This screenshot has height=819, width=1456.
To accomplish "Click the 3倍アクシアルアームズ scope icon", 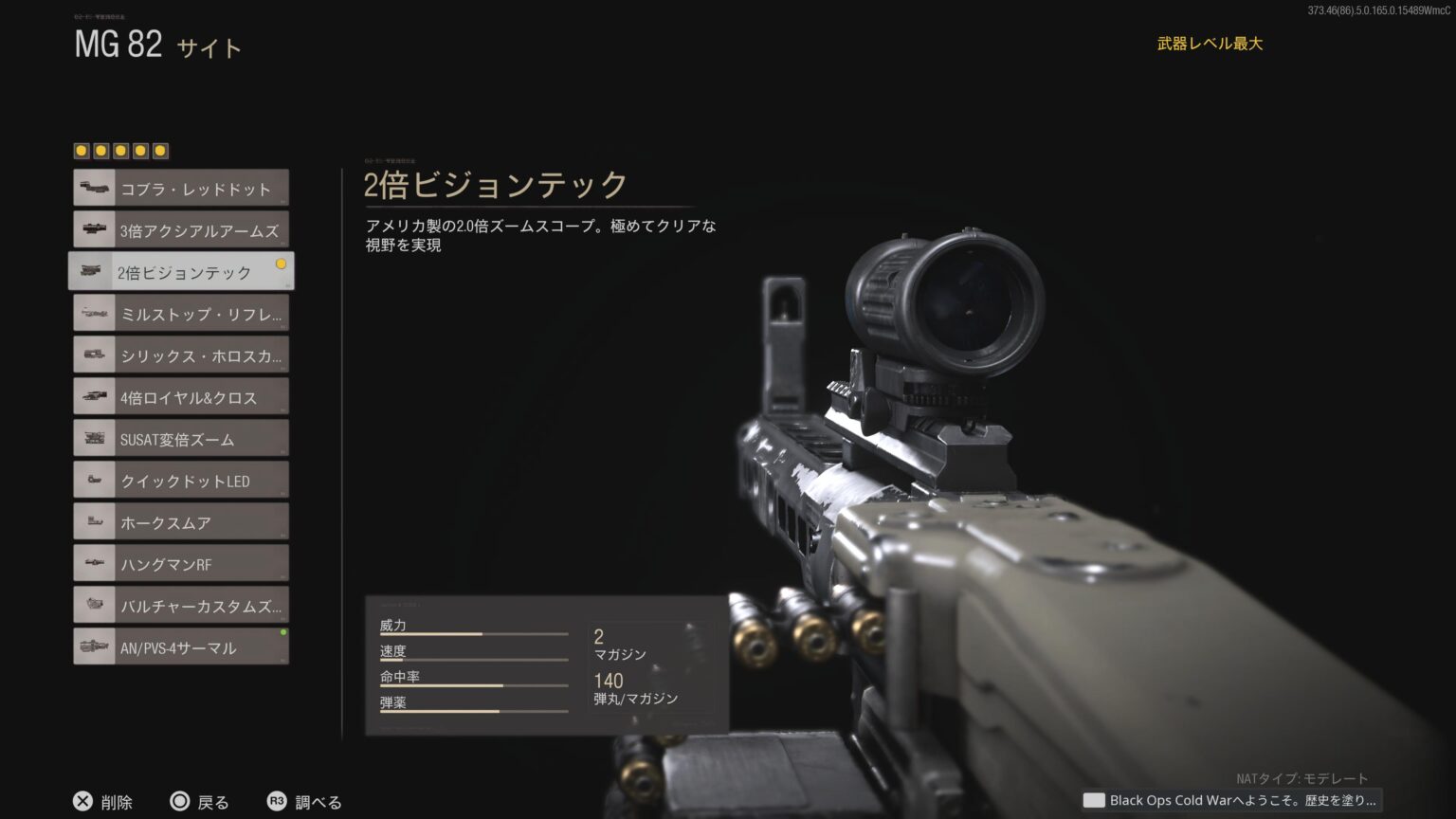I will [93, 228].
